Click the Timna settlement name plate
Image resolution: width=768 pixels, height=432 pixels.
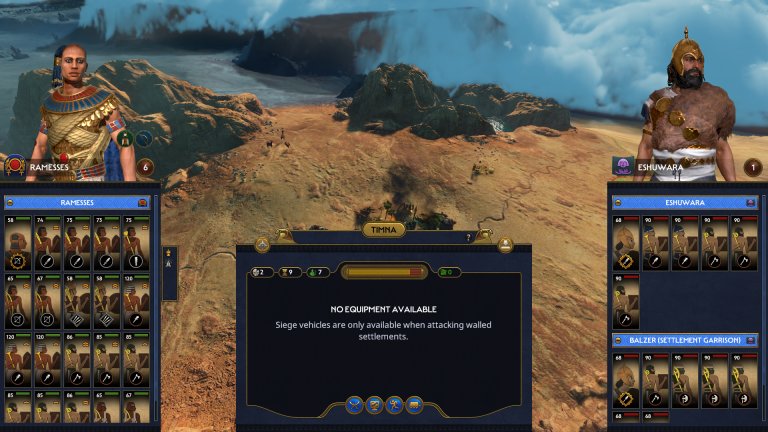(383, 230)
